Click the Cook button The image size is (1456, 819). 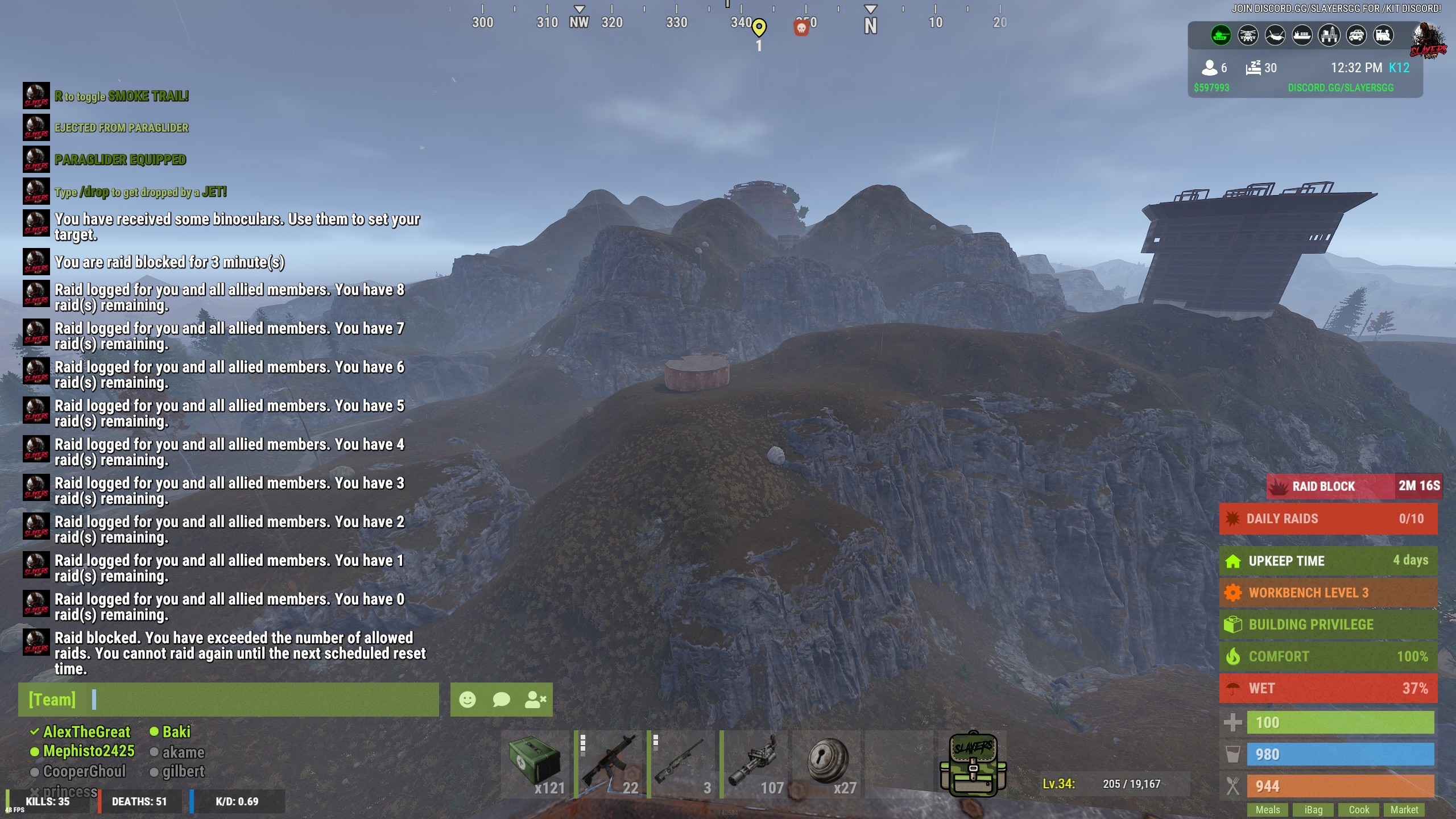point(1359,809)
